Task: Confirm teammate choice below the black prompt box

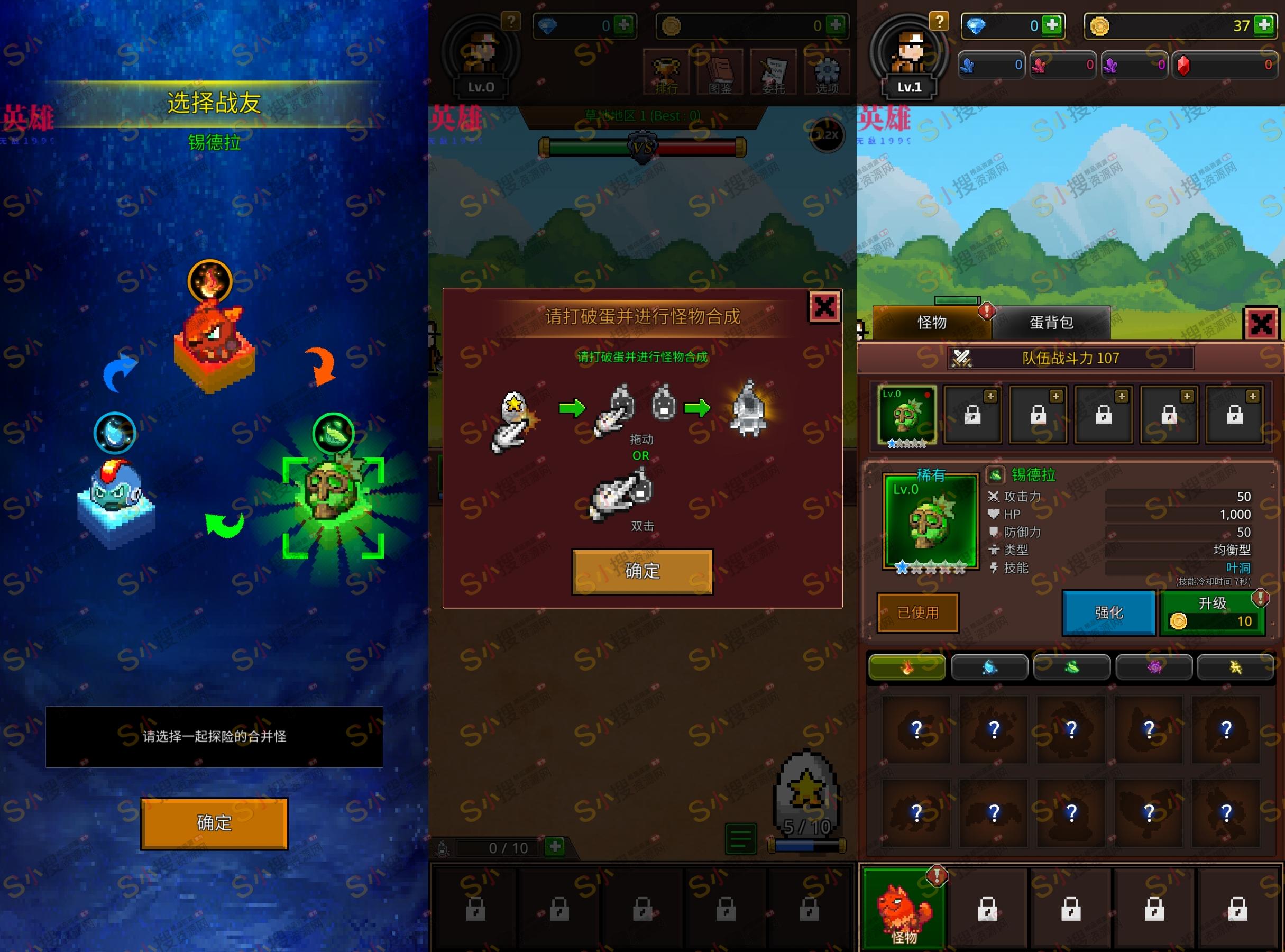Action: click(x=214, y=823)
